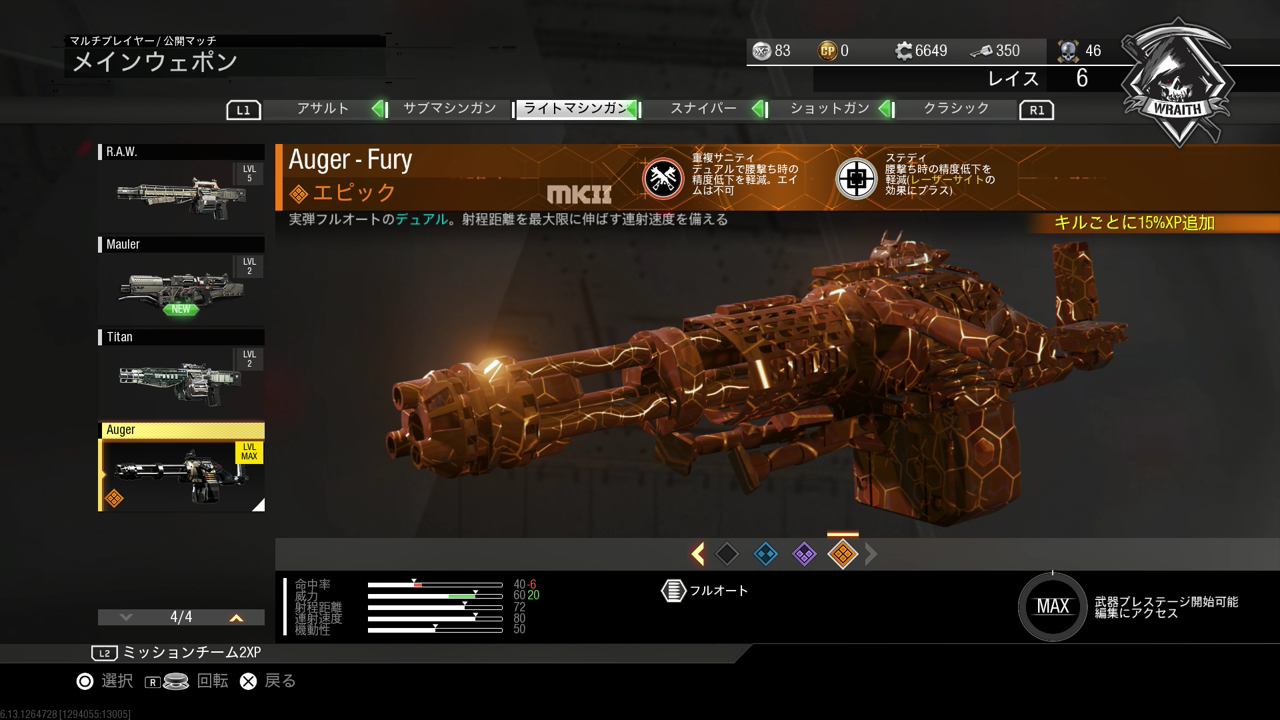Open the クラシック weapon tab

[956, 109]
